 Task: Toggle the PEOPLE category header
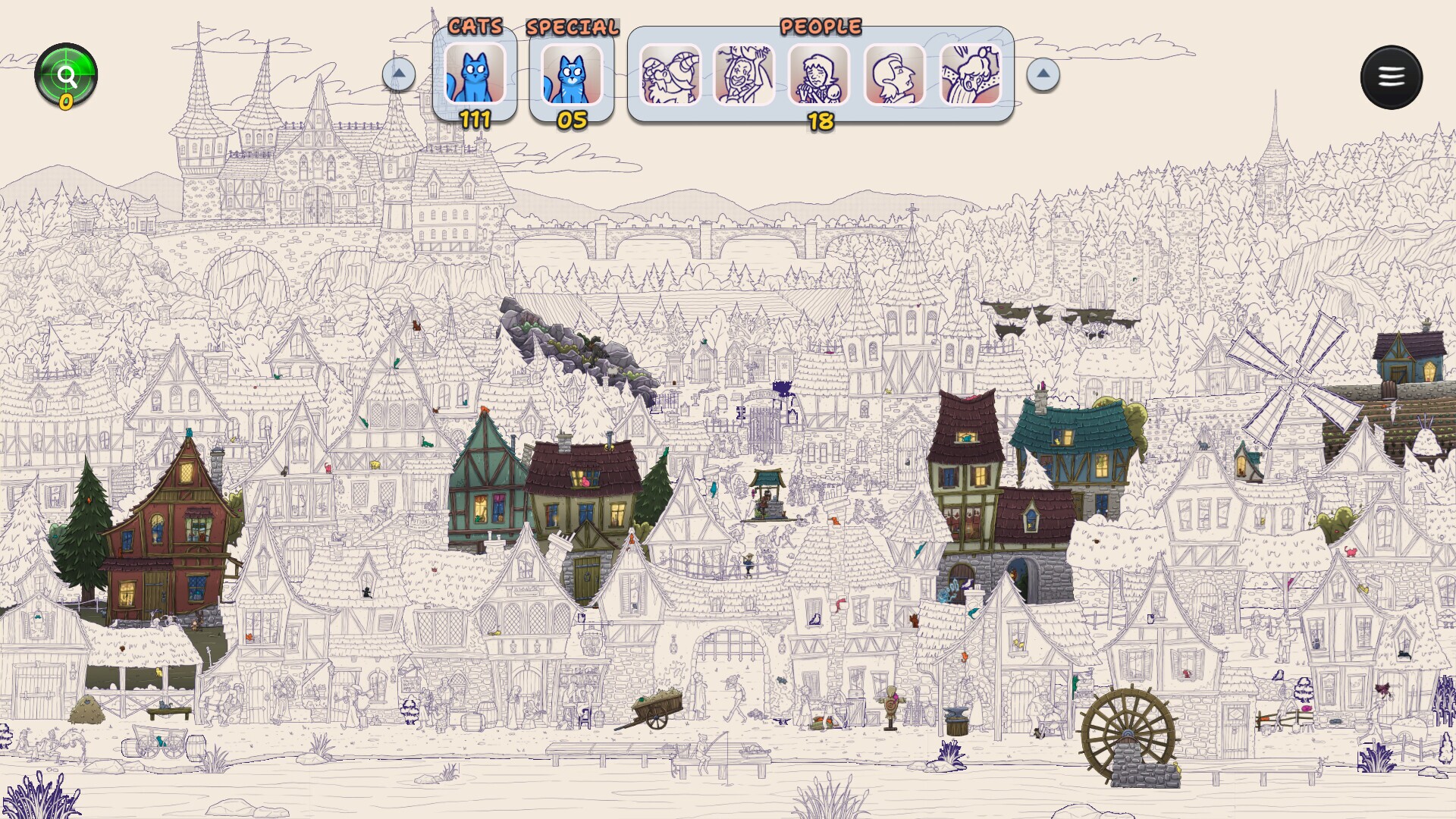point(821,27)
